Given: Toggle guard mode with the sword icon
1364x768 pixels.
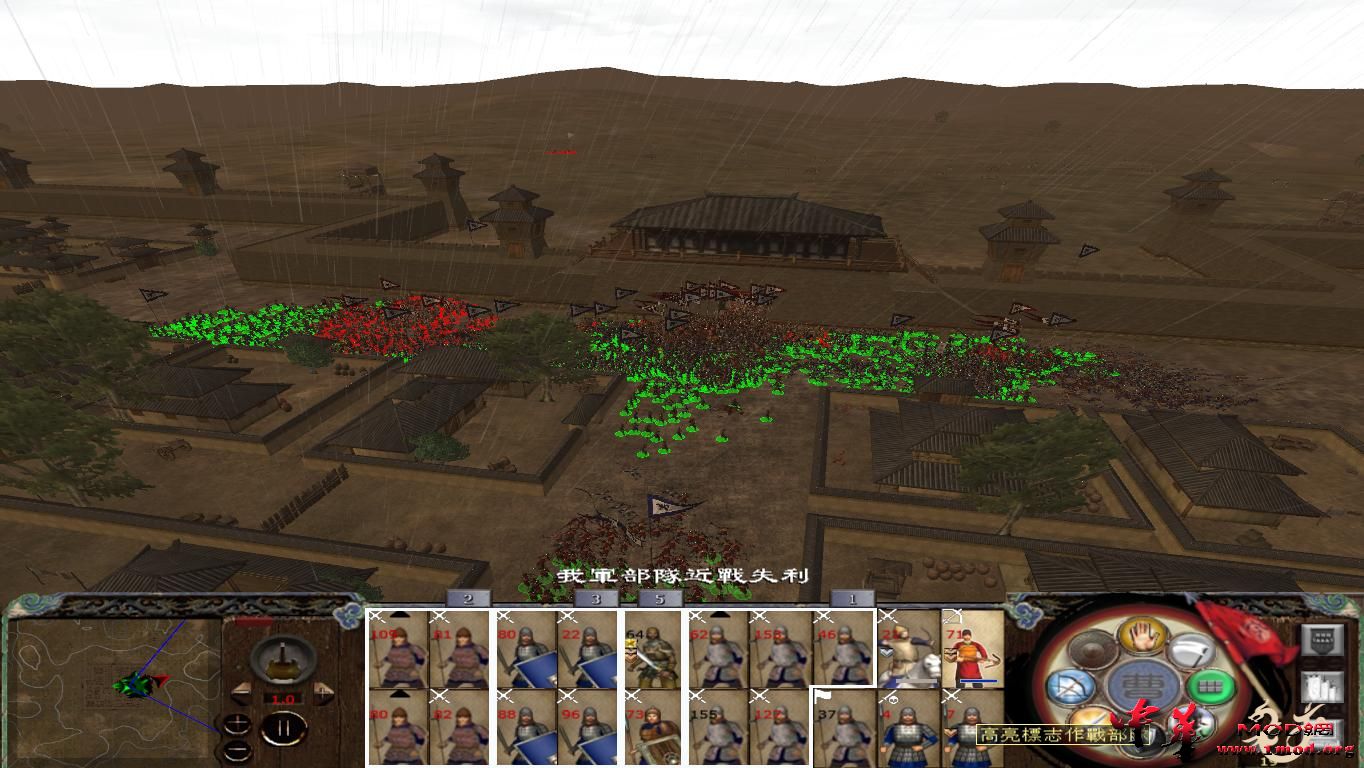Looking at the screenshot, I should pos(1089,718).
